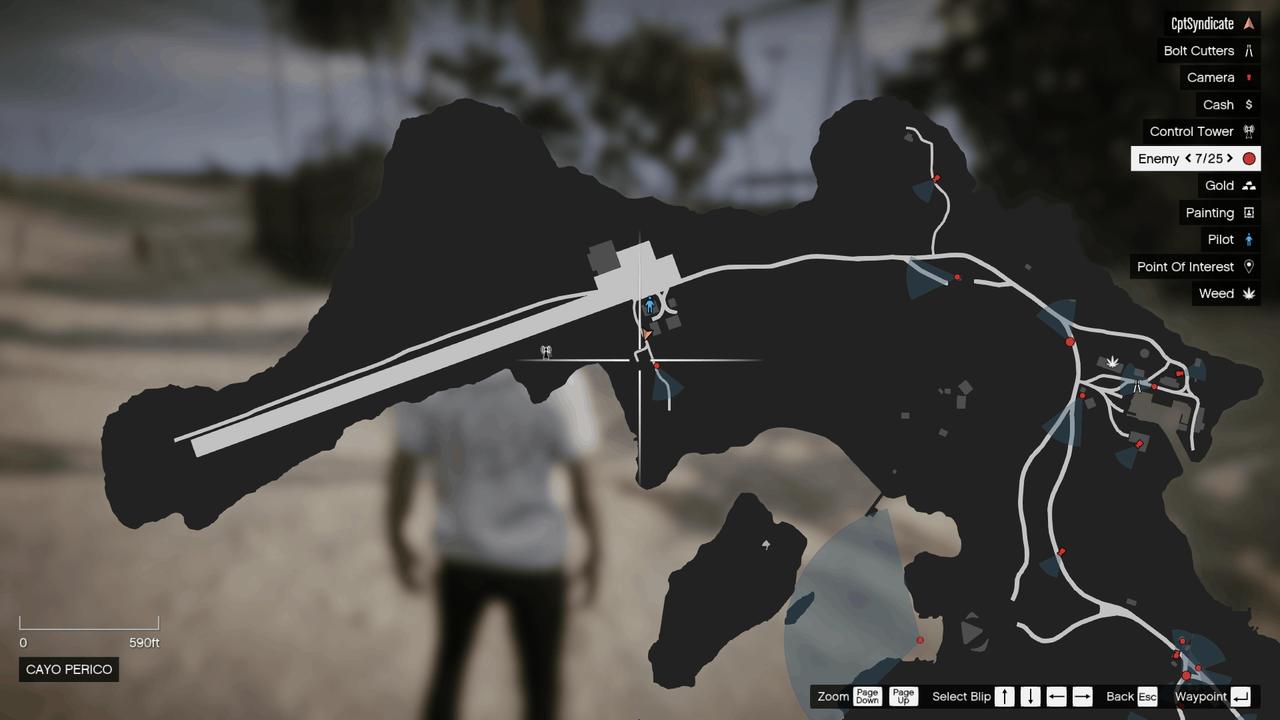Select the CAYO PERICO location label
The height and width of the screenshot is (720, 1280).
(x=68, y=669)
